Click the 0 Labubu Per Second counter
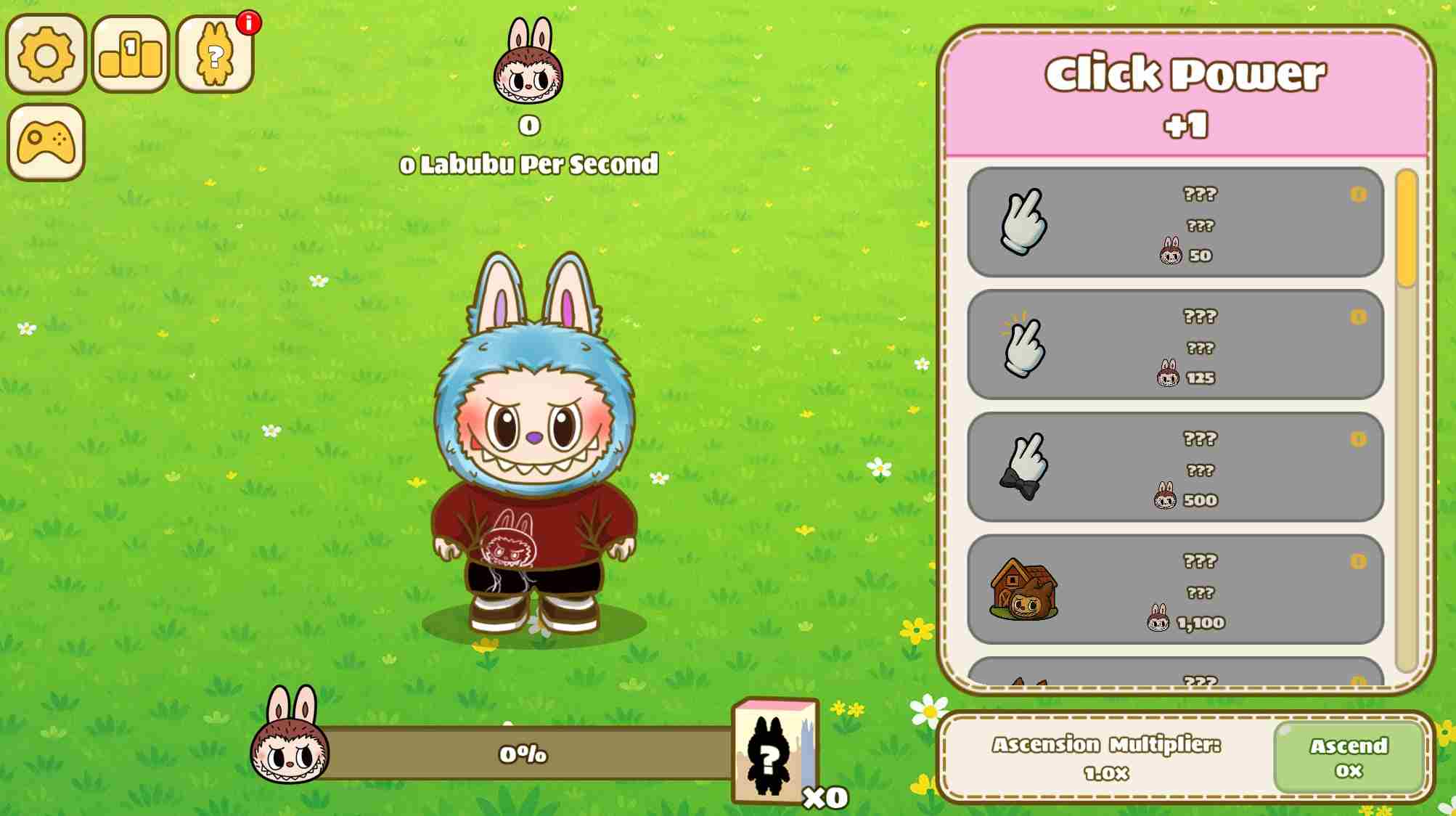The image size is (1456, 816). pyautogui.click(x=529, y=165)
